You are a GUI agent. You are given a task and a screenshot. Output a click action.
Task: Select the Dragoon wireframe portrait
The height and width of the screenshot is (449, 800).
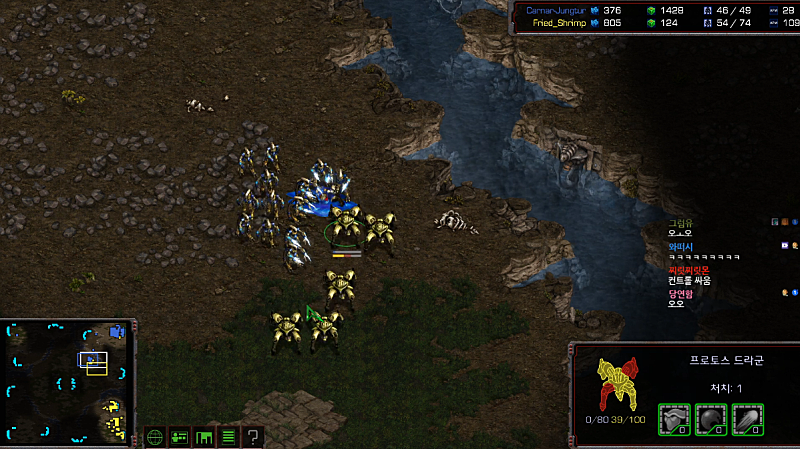click(618, 383)
